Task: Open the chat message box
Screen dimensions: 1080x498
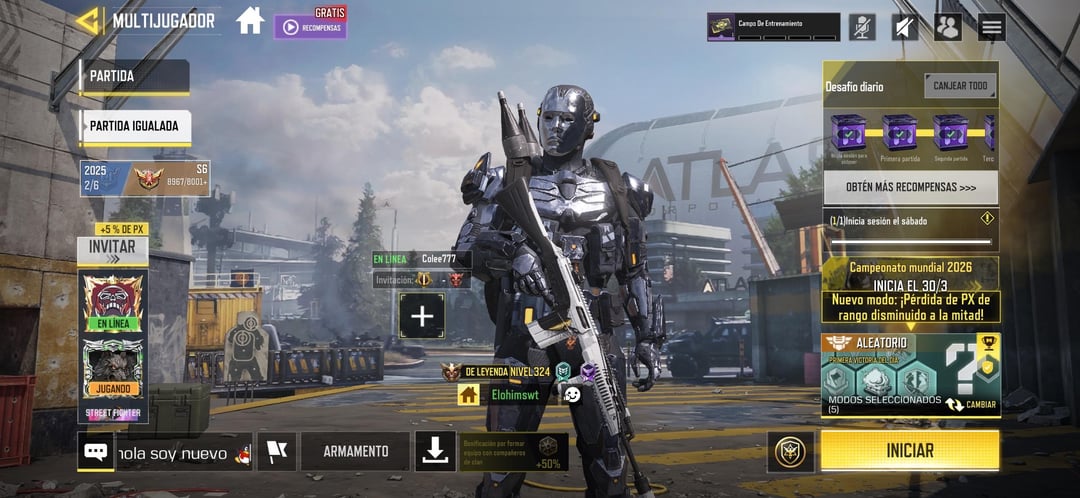Action: pos(96,451)
